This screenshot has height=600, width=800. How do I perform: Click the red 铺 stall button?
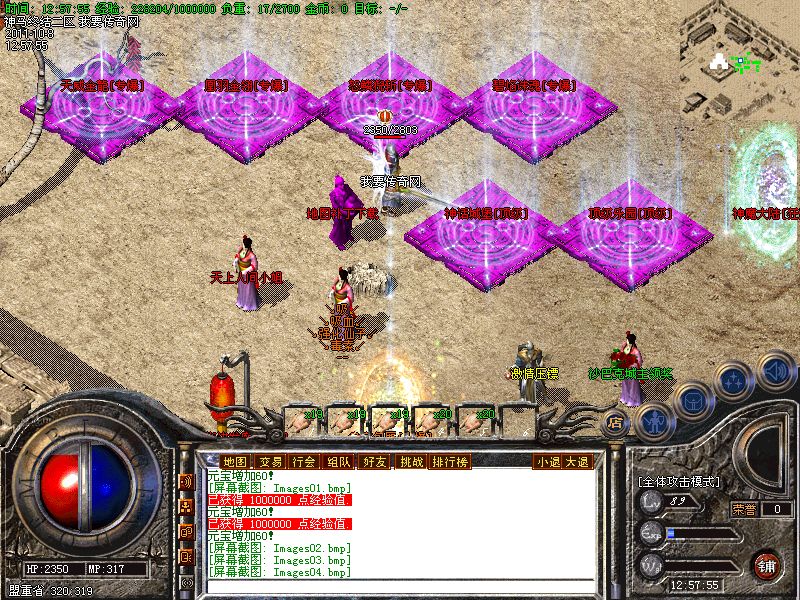(x=767, y=563)
